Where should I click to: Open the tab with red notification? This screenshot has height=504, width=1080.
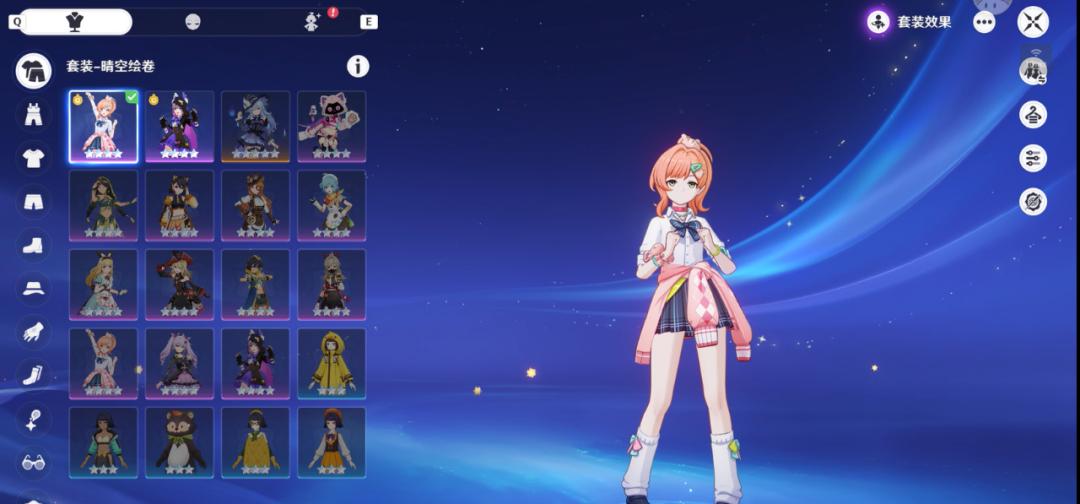312,22
